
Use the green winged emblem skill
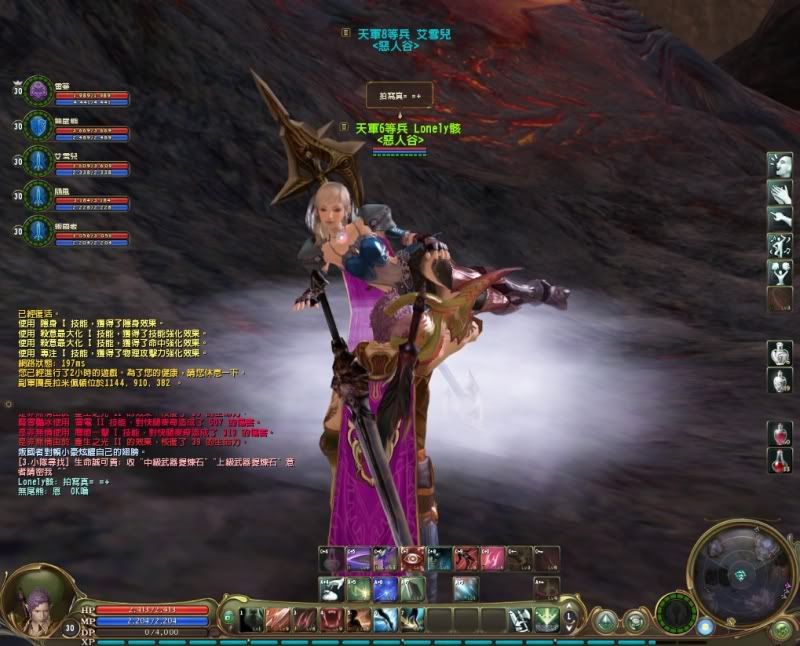point(547,619)
